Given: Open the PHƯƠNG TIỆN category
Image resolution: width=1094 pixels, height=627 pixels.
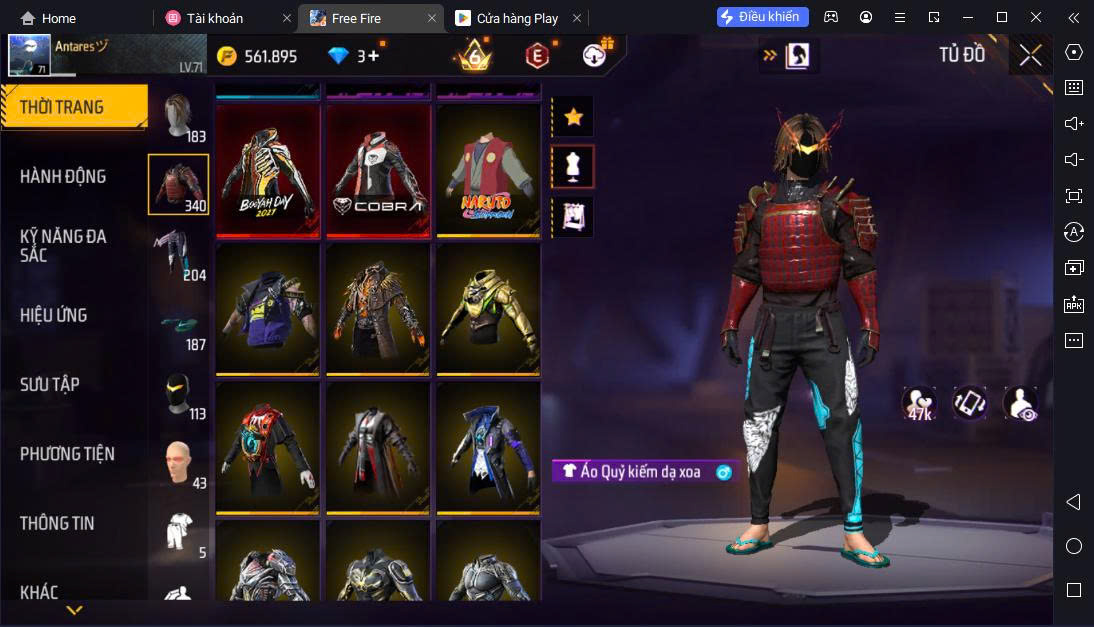Looking at the screenshot, I should click(67, 454).
